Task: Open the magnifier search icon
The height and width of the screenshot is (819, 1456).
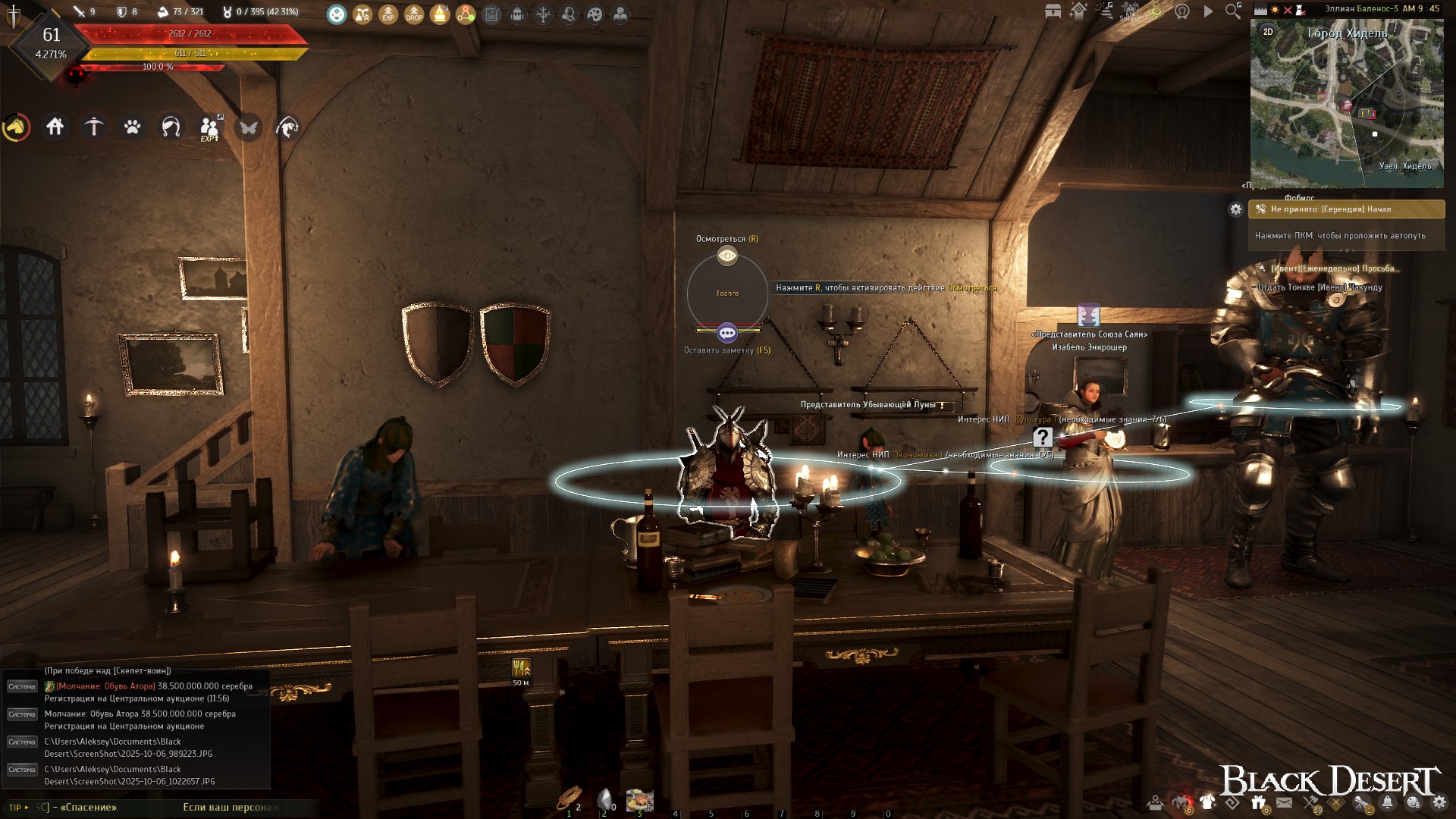Action: (x=1233, y=11)
